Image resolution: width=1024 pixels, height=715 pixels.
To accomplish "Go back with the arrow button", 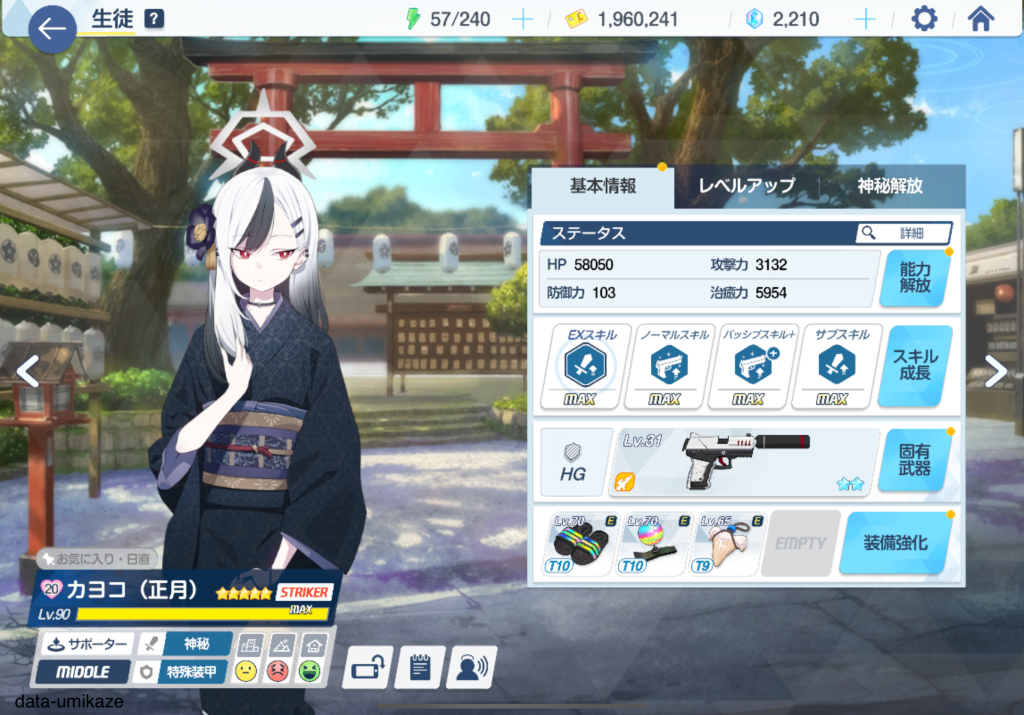I will (x=51, y=29).
